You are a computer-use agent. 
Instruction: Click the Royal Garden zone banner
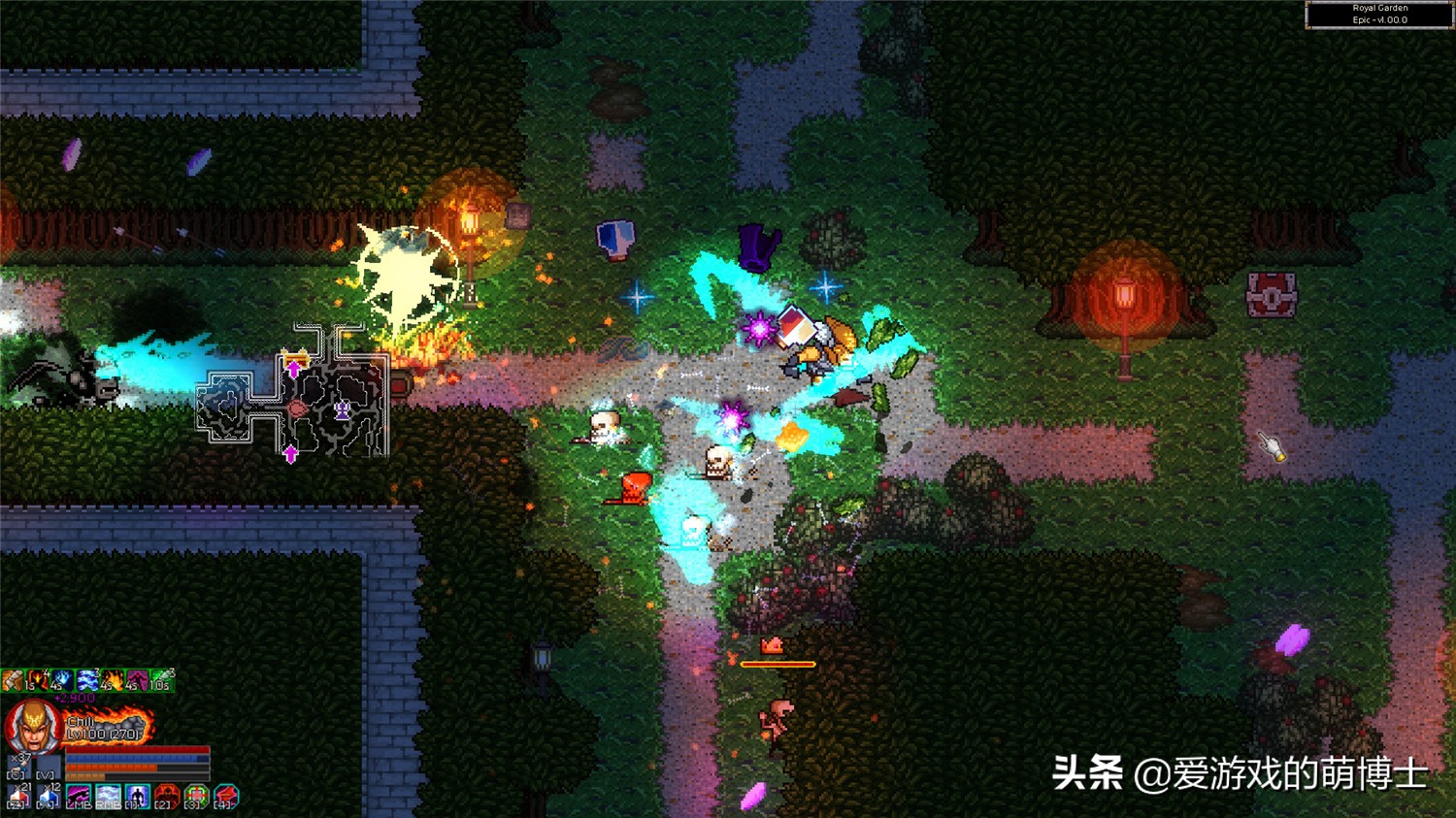1380,15
